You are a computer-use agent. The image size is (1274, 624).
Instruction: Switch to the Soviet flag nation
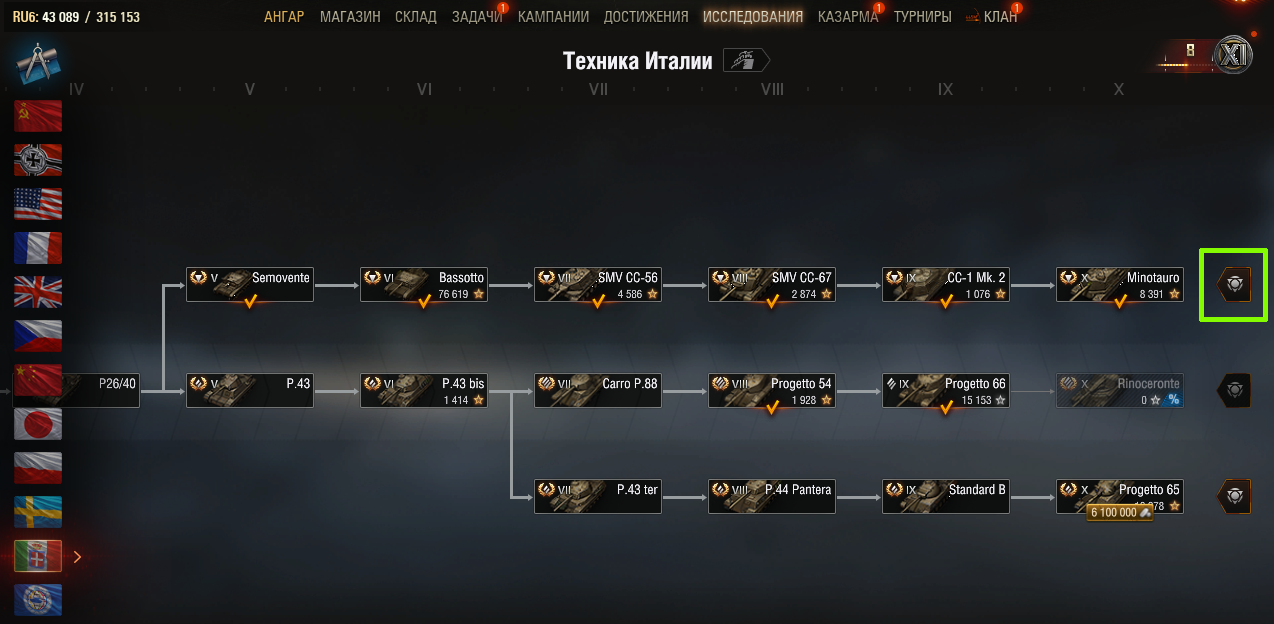coord(38,116)
